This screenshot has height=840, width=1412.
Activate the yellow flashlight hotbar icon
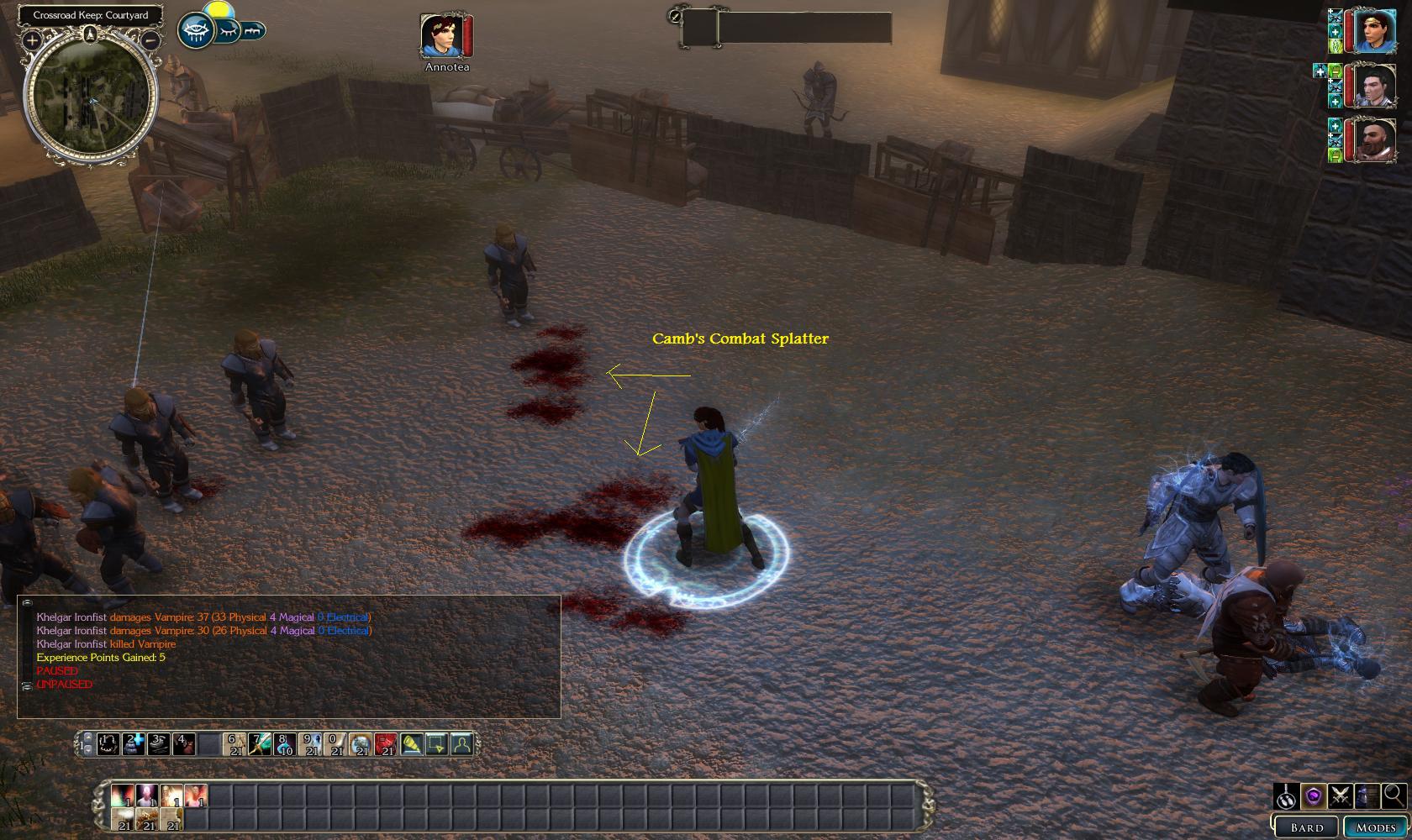coord(411,744)
